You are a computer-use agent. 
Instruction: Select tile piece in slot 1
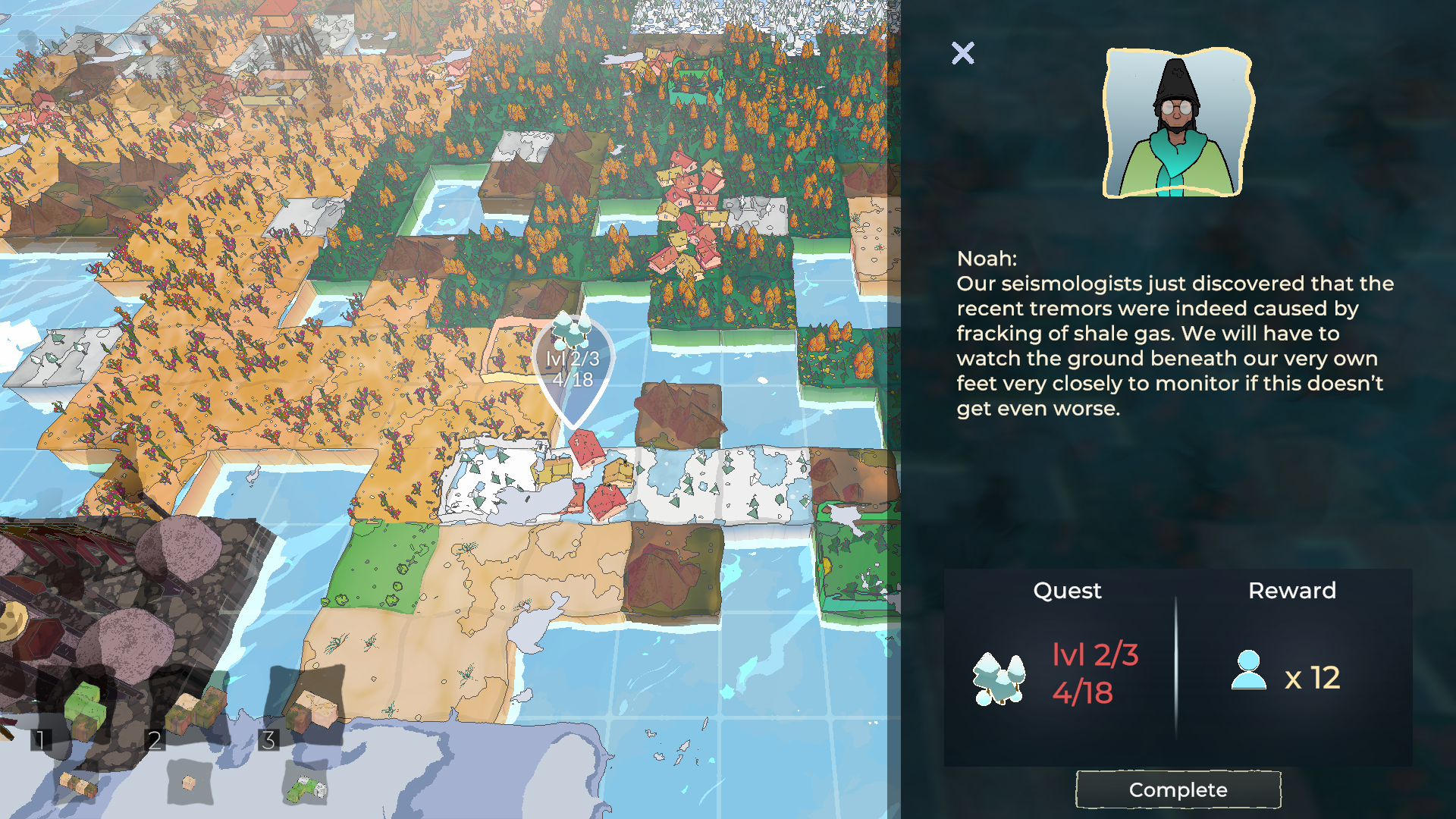83,711
